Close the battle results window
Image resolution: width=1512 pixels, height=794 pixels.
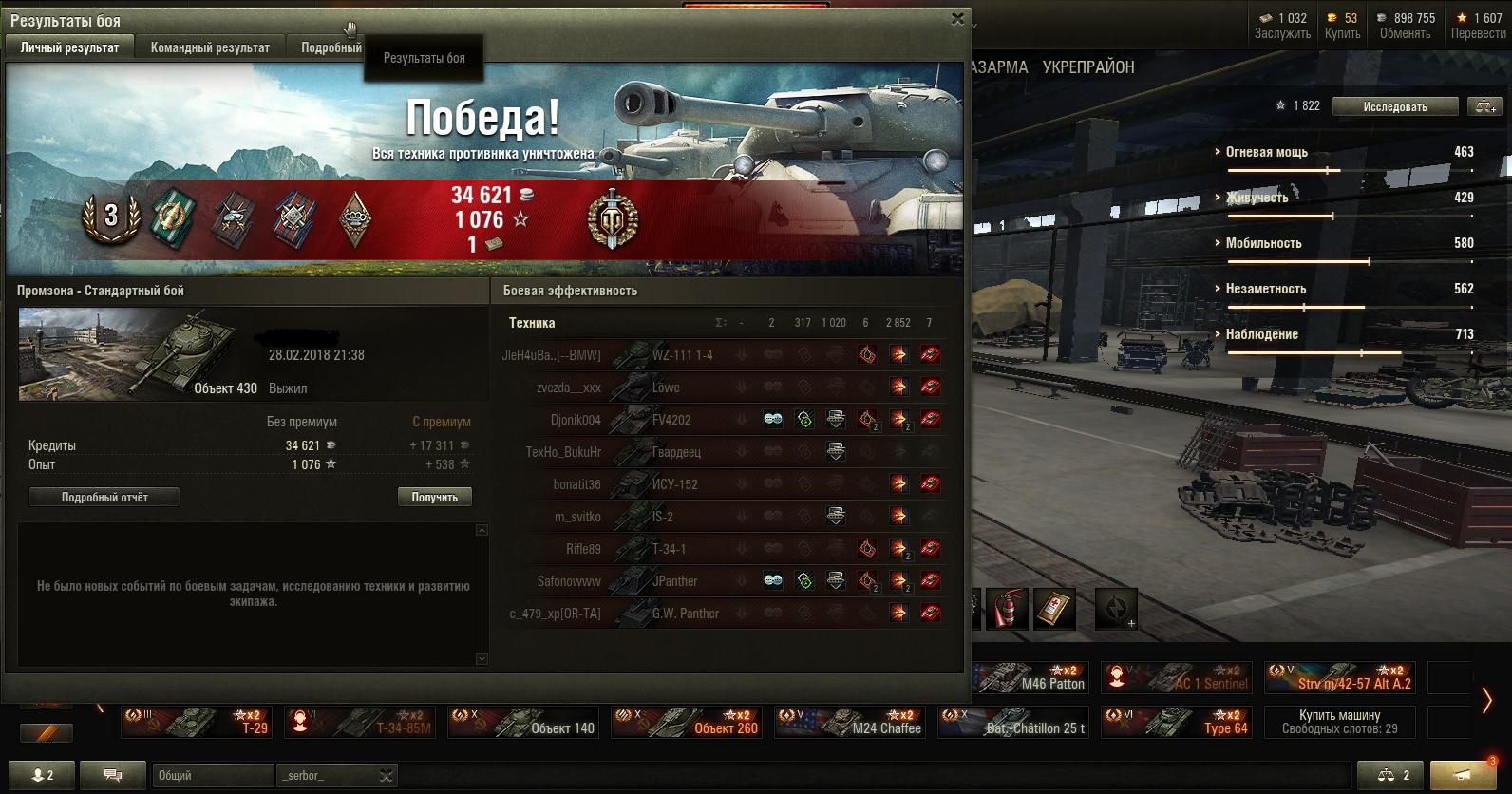tap(957, 18)
